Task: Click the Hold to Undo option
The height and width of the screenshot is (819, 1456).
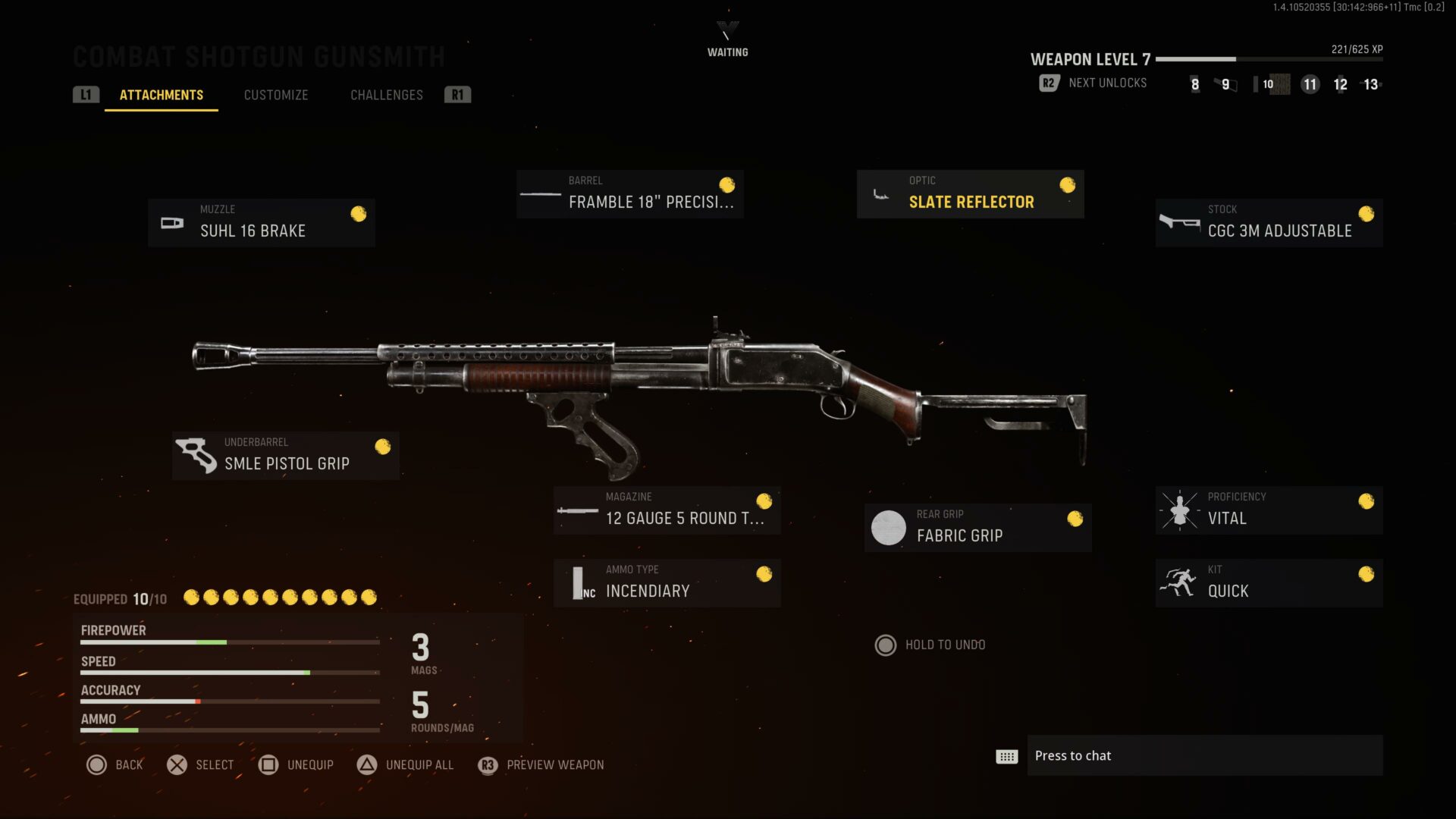Action: (x=931, y=645)
